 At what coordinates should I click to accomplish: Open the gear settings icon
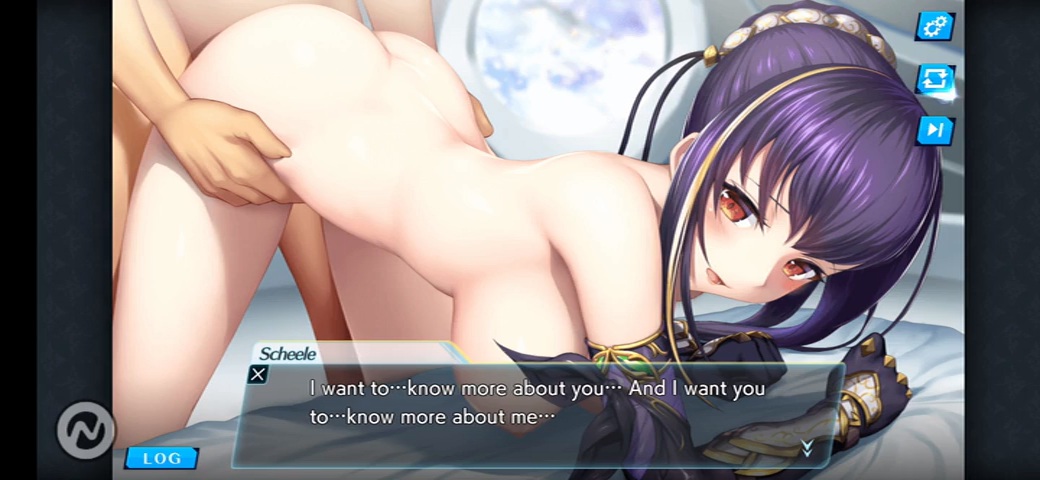coord(935,26)
